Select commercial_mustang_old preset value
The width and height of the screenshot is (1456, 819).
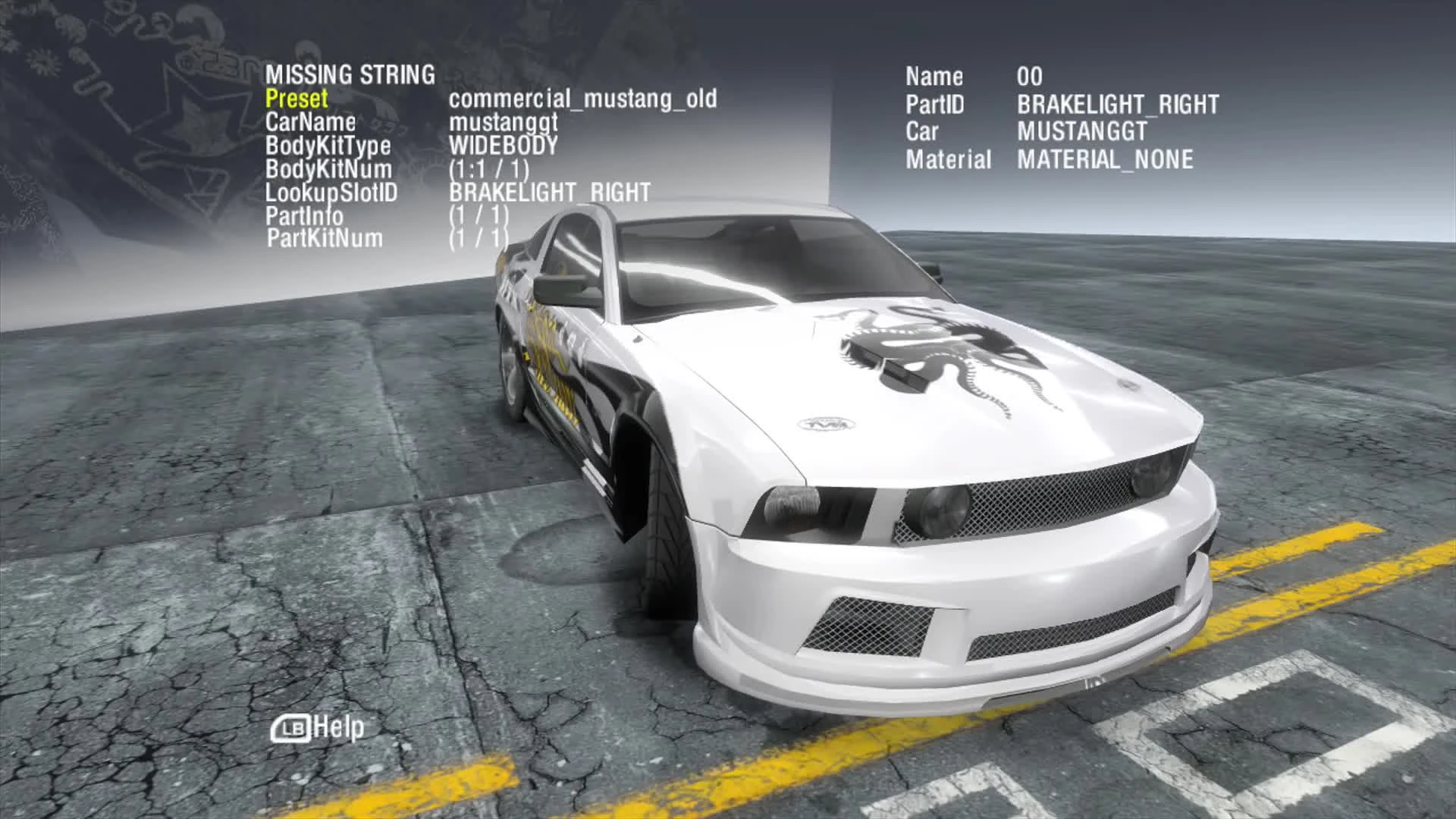coord(582,99)
